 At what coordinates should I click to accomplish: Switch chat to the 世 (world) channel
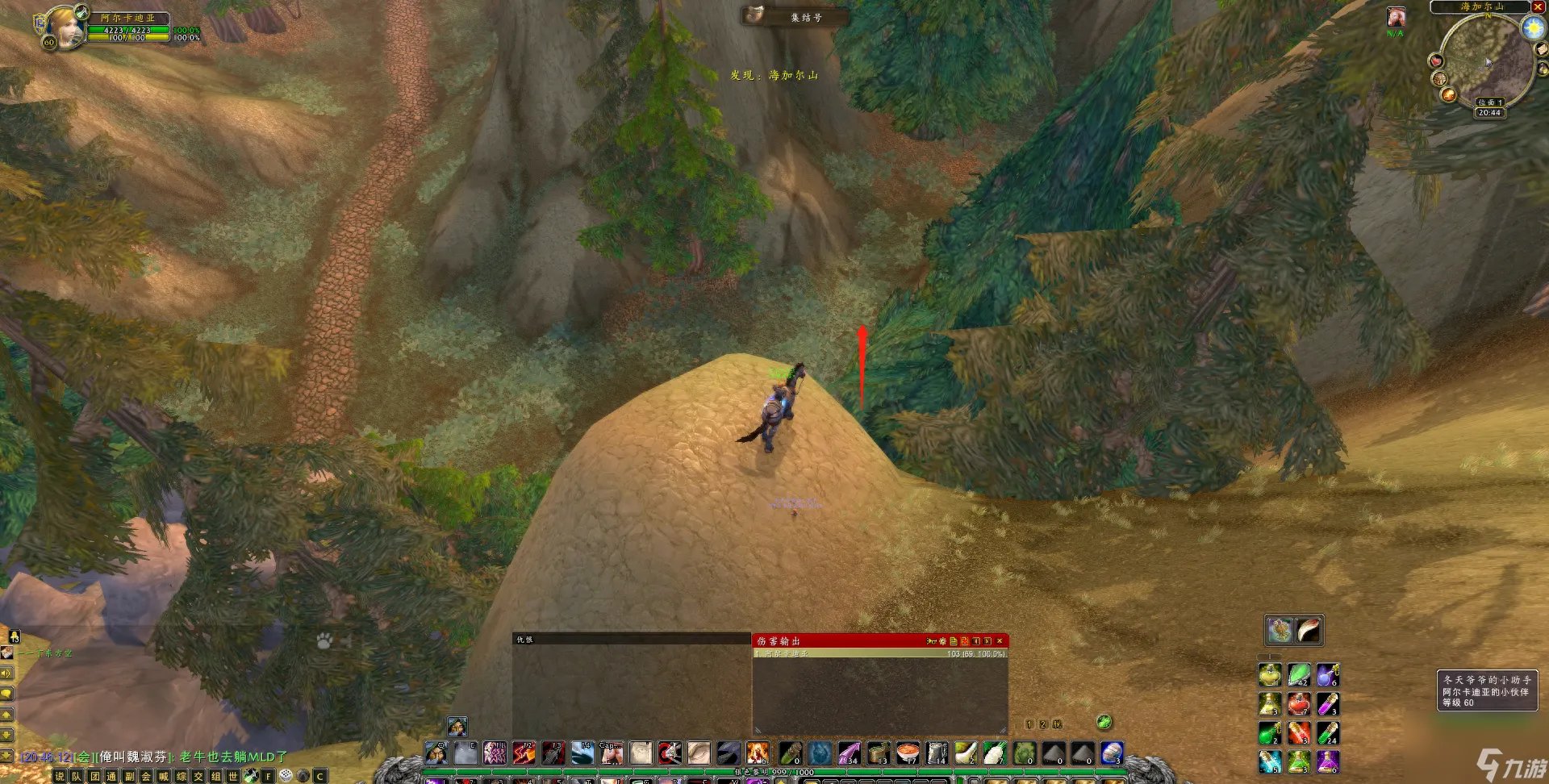pos(233,776)
